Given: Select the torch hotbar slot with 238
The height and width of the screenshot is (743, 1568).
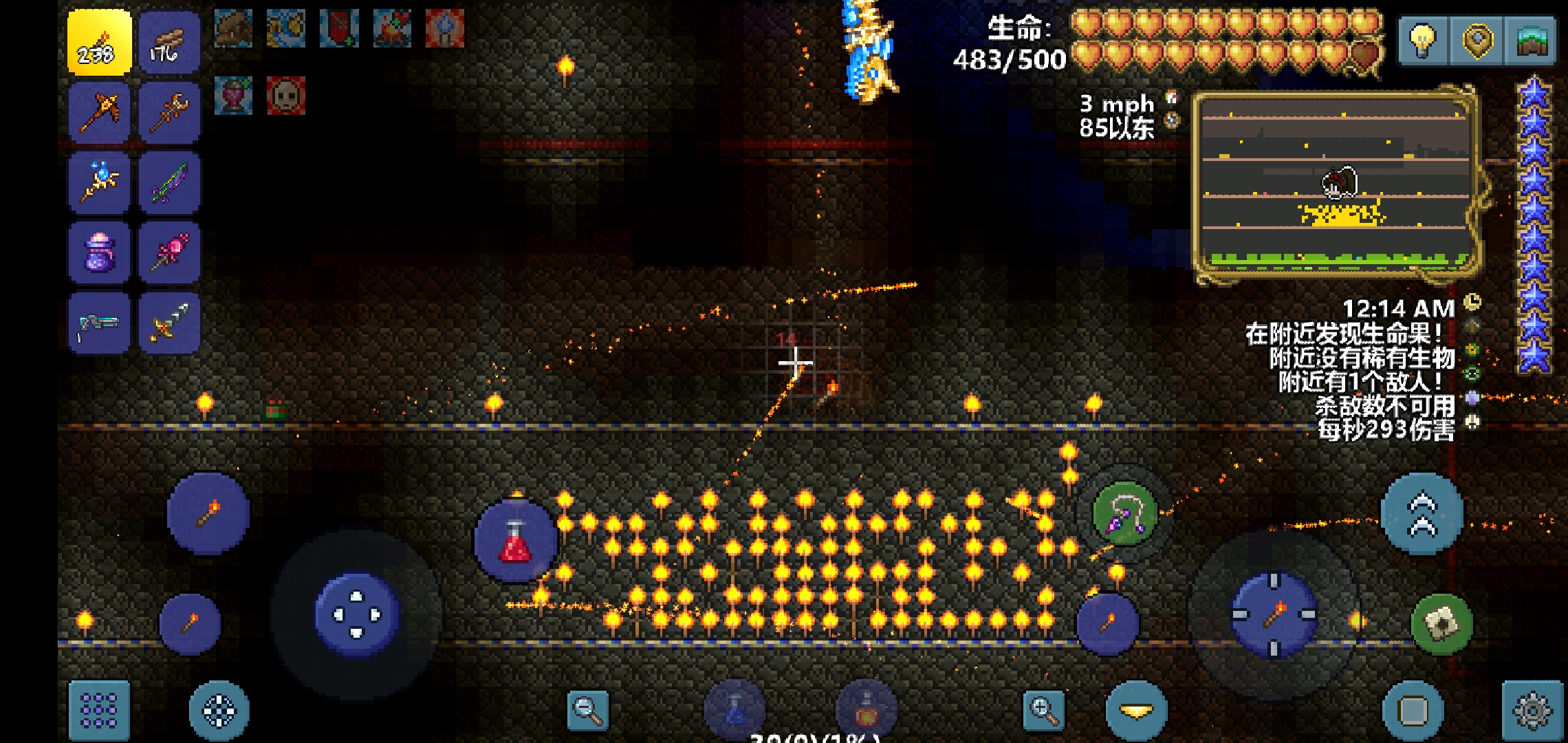Looking at the screenshot, I should point(99,43).
